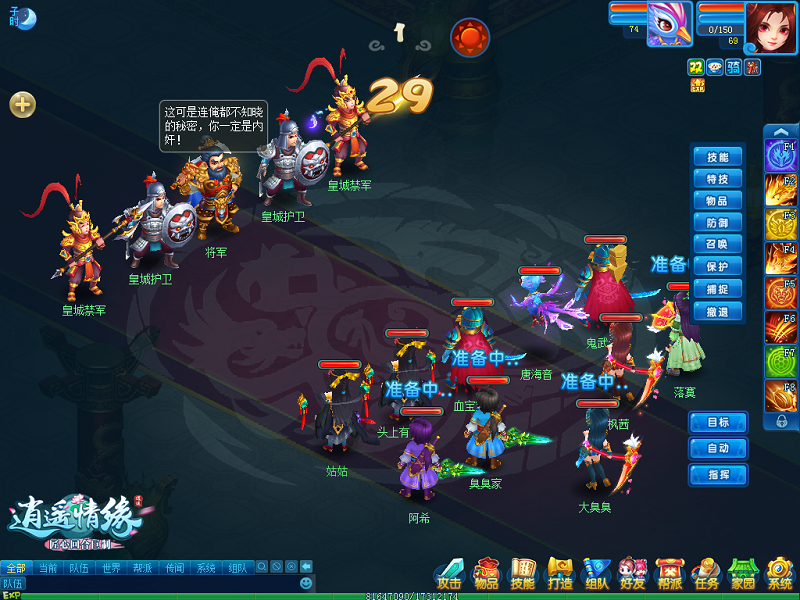The height and width of the screenshot is (600, 800).
Task: Click the round plus button at left
Action: pyautogui.click(x=22, y=104)
